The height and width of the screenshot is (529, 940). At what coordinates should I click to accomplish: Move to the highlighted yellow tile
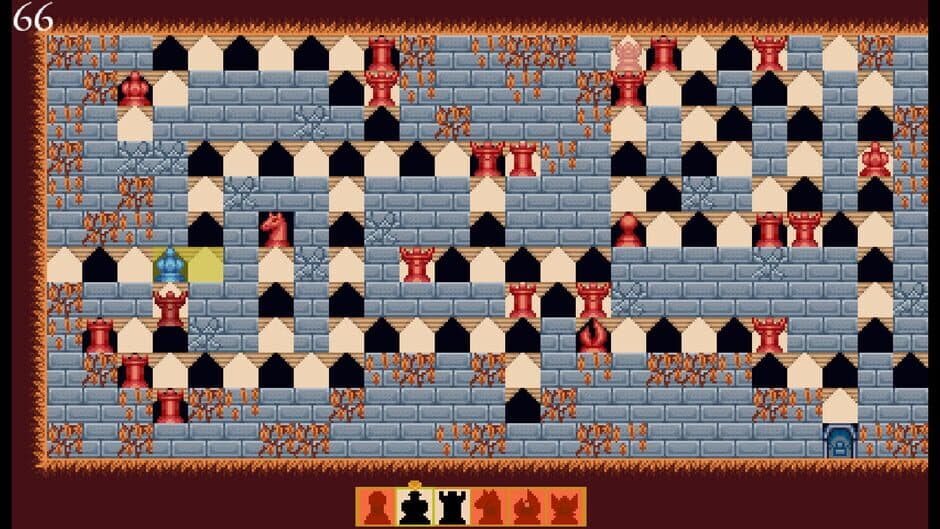tap(205, 265)
